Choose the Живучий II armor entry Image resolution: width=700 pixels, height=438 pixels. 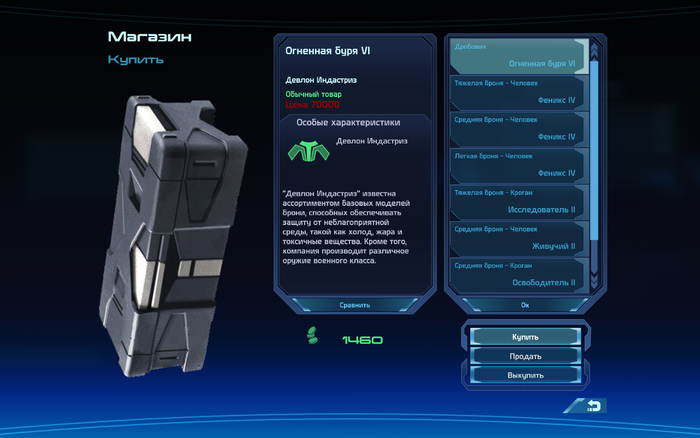point(517,238)
